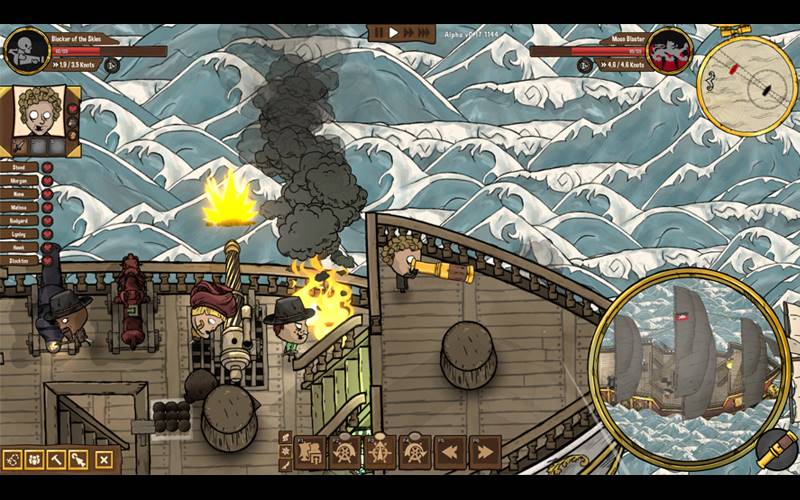
Task: Set game speed to normal play
Action: pos(394,33)
